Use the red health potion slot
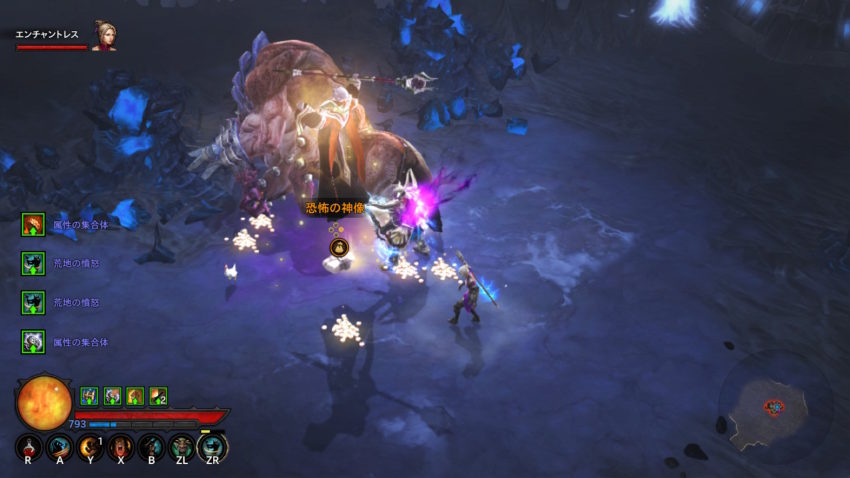 28,447
